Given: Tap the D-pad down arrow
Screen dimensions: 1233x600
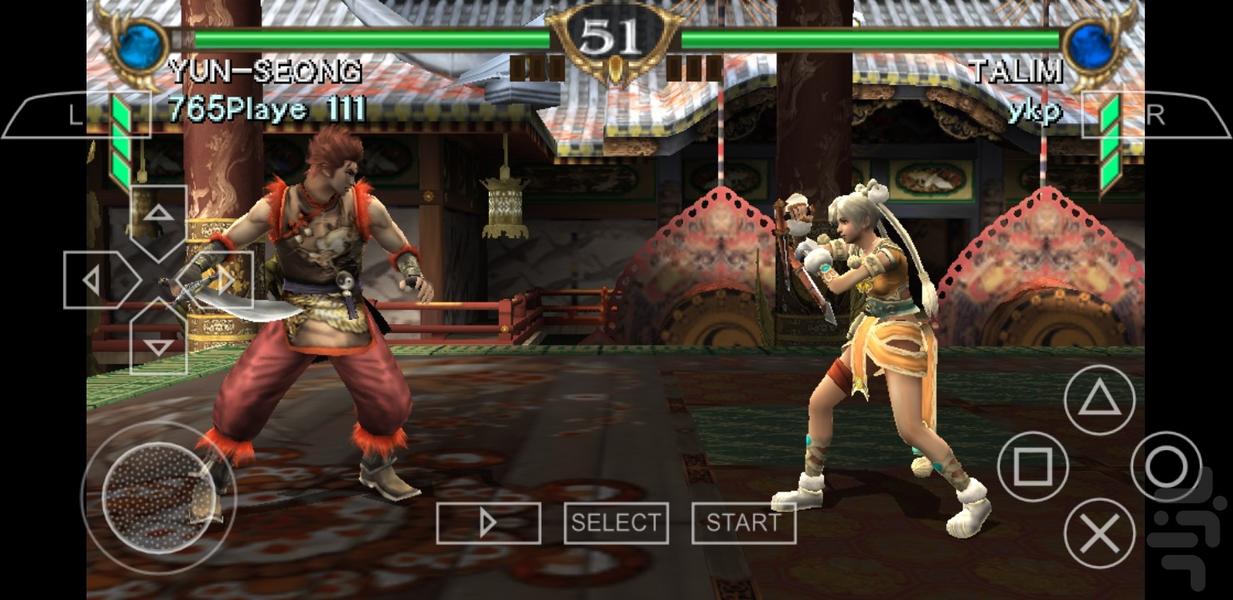Looking at the screenshot, I should (158, 343).
